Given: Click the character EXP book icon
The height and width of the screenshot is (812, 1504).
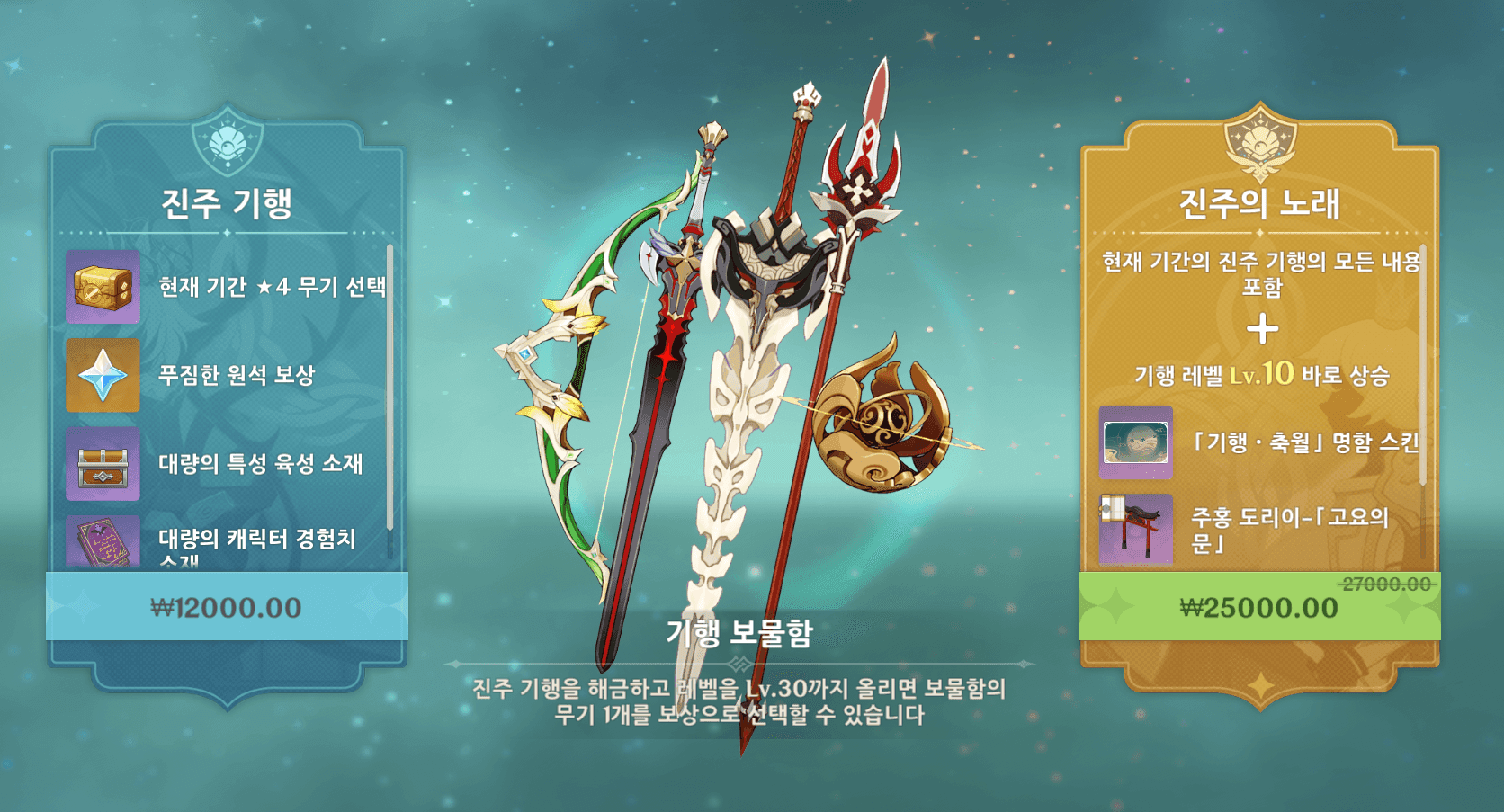Looking at the screenshot, I should 102,538.
